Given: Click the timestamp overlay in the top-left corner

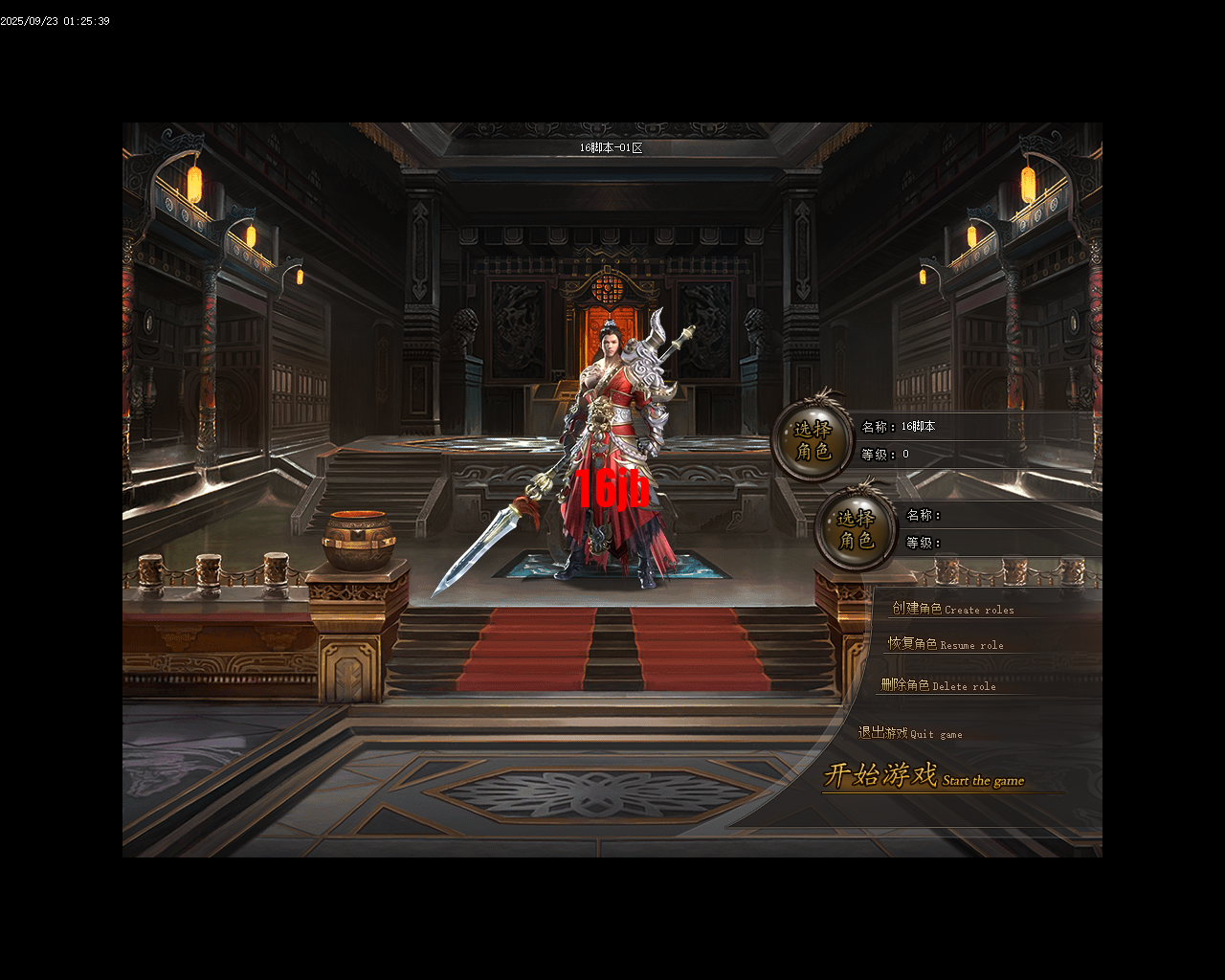Looking at the screenshot, I should [55, 19].
